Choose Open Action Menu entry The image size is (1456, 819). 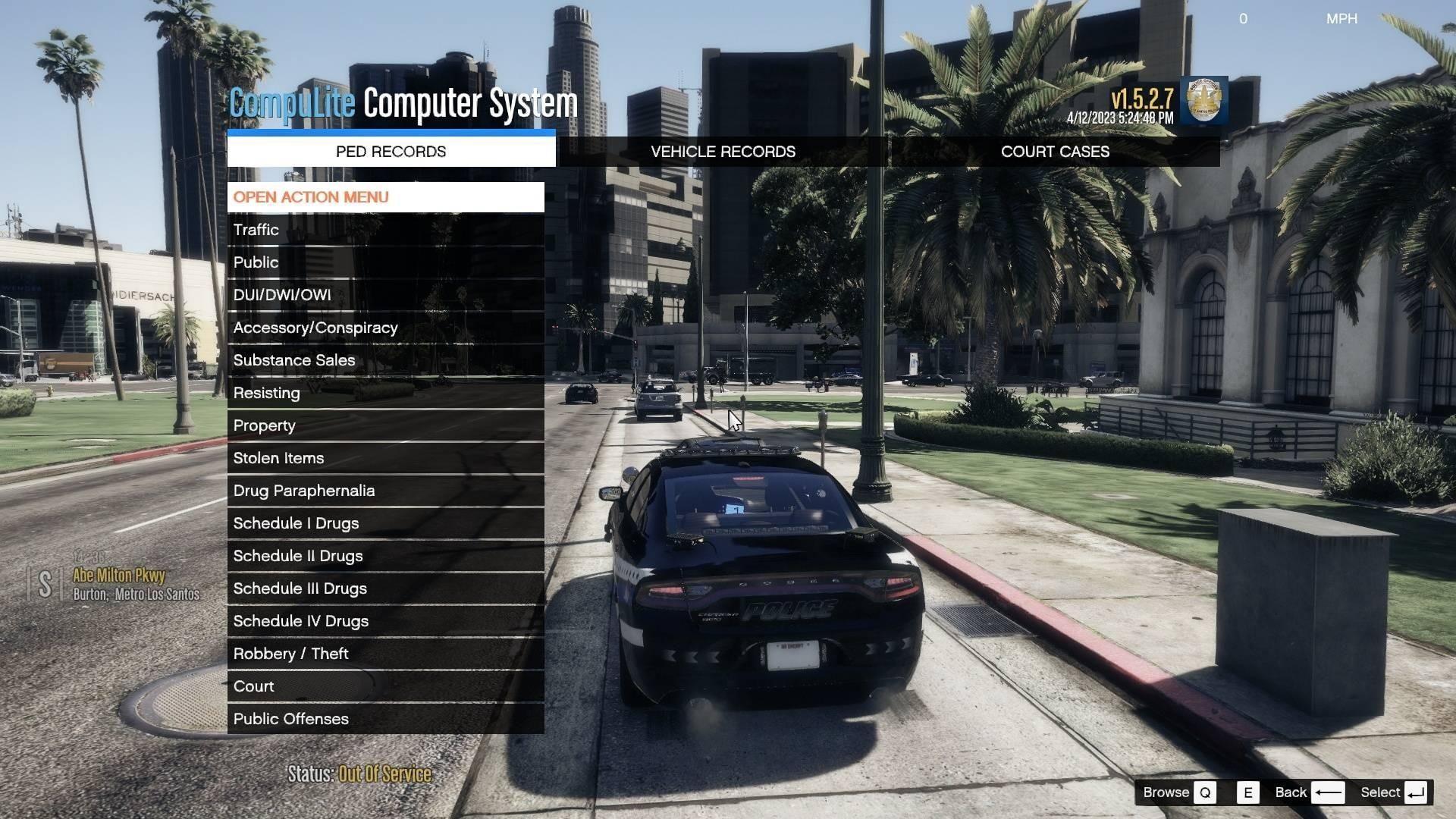[x=385, y=197]
